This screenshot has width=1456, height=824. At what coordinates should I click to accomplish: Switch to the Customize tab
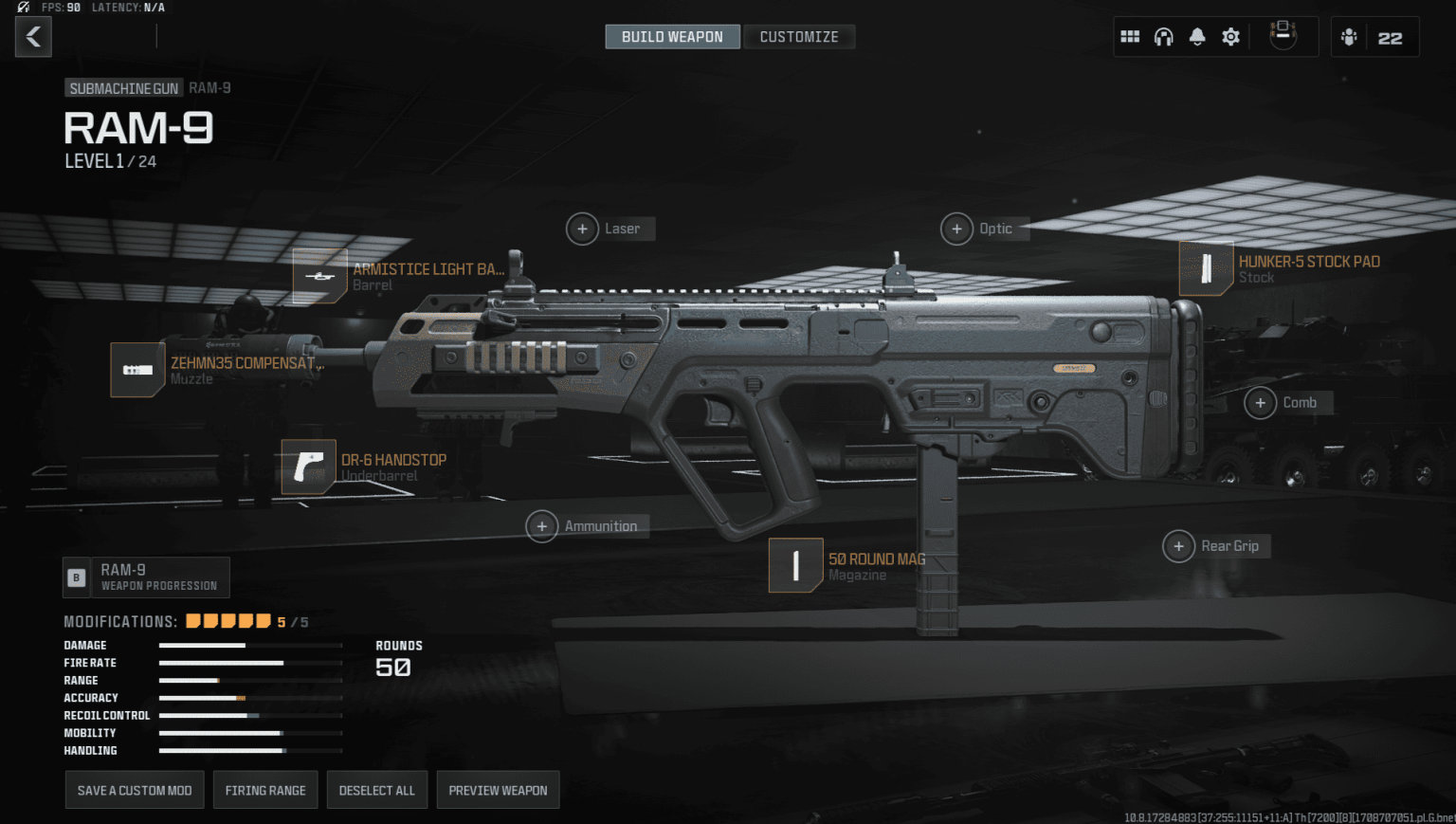point(799,36)
